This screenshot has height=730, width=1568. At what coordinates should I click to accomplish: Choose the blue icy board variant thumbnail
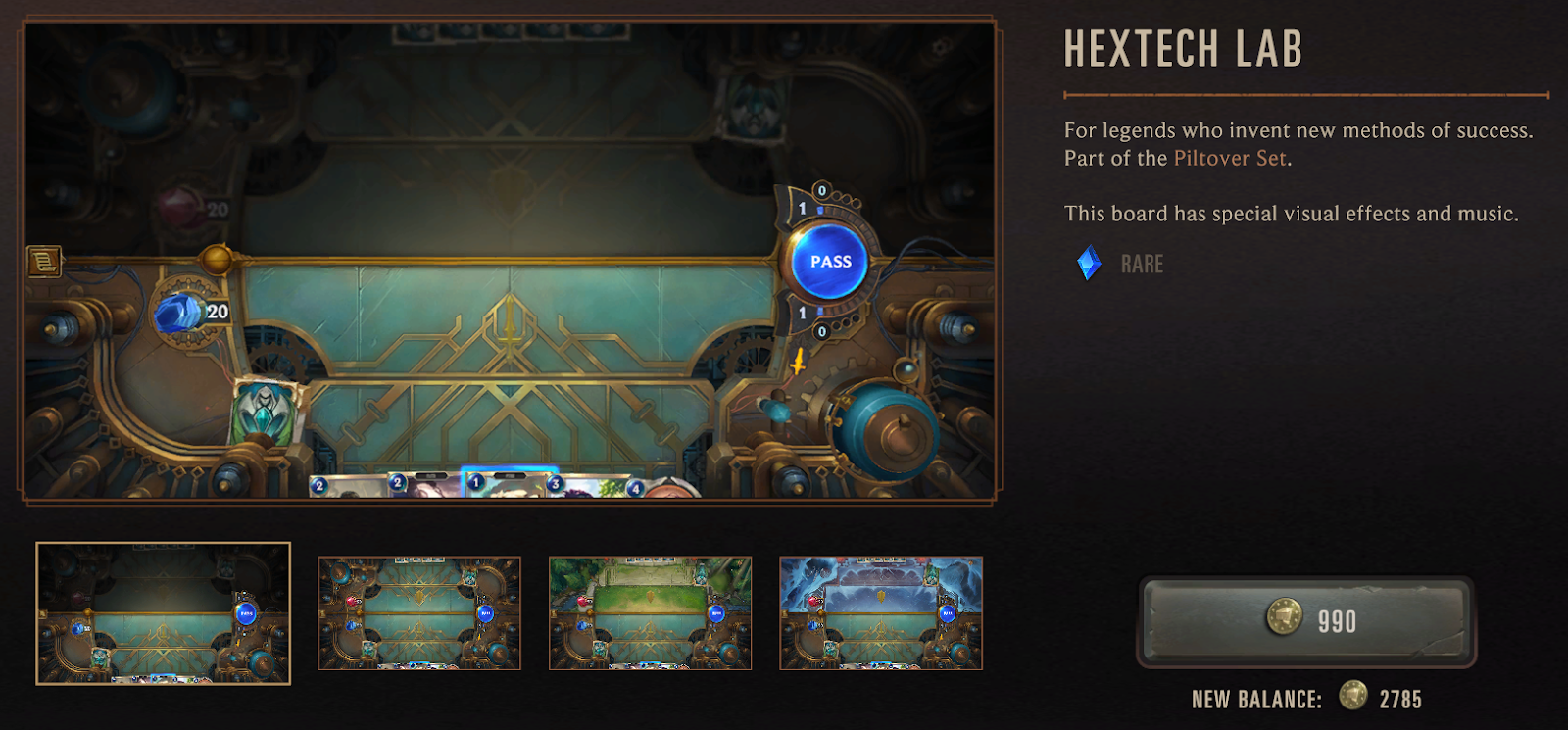[881, 613]
